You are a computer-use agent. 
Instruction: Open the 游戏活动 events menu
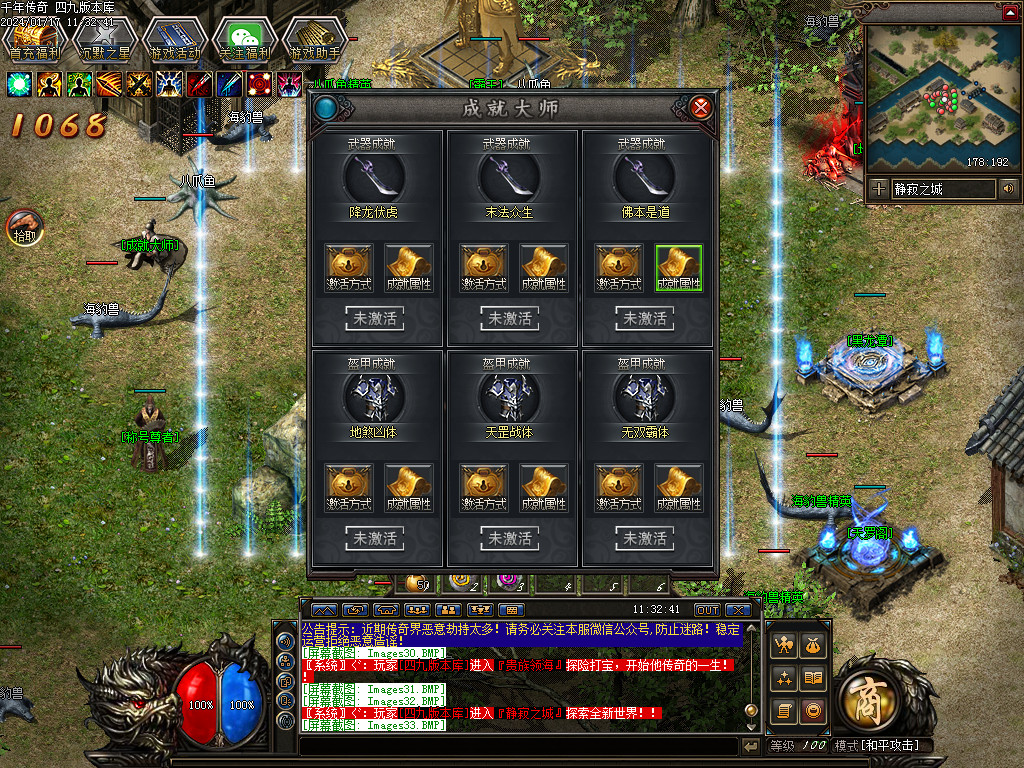[x=175, y=39]
